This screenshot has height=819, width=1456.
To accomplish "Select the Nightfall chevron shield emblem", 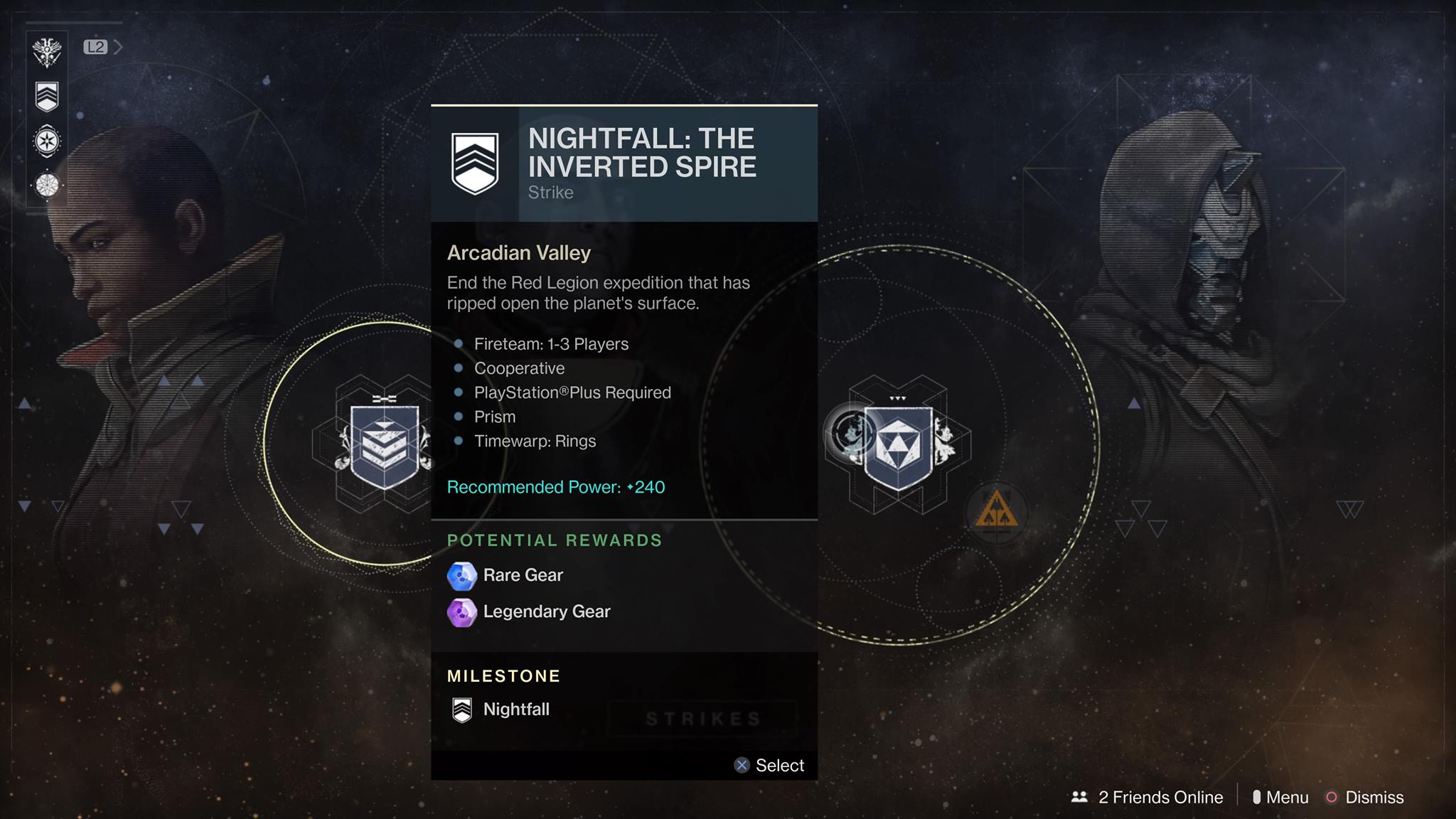I will click(384, 446).
